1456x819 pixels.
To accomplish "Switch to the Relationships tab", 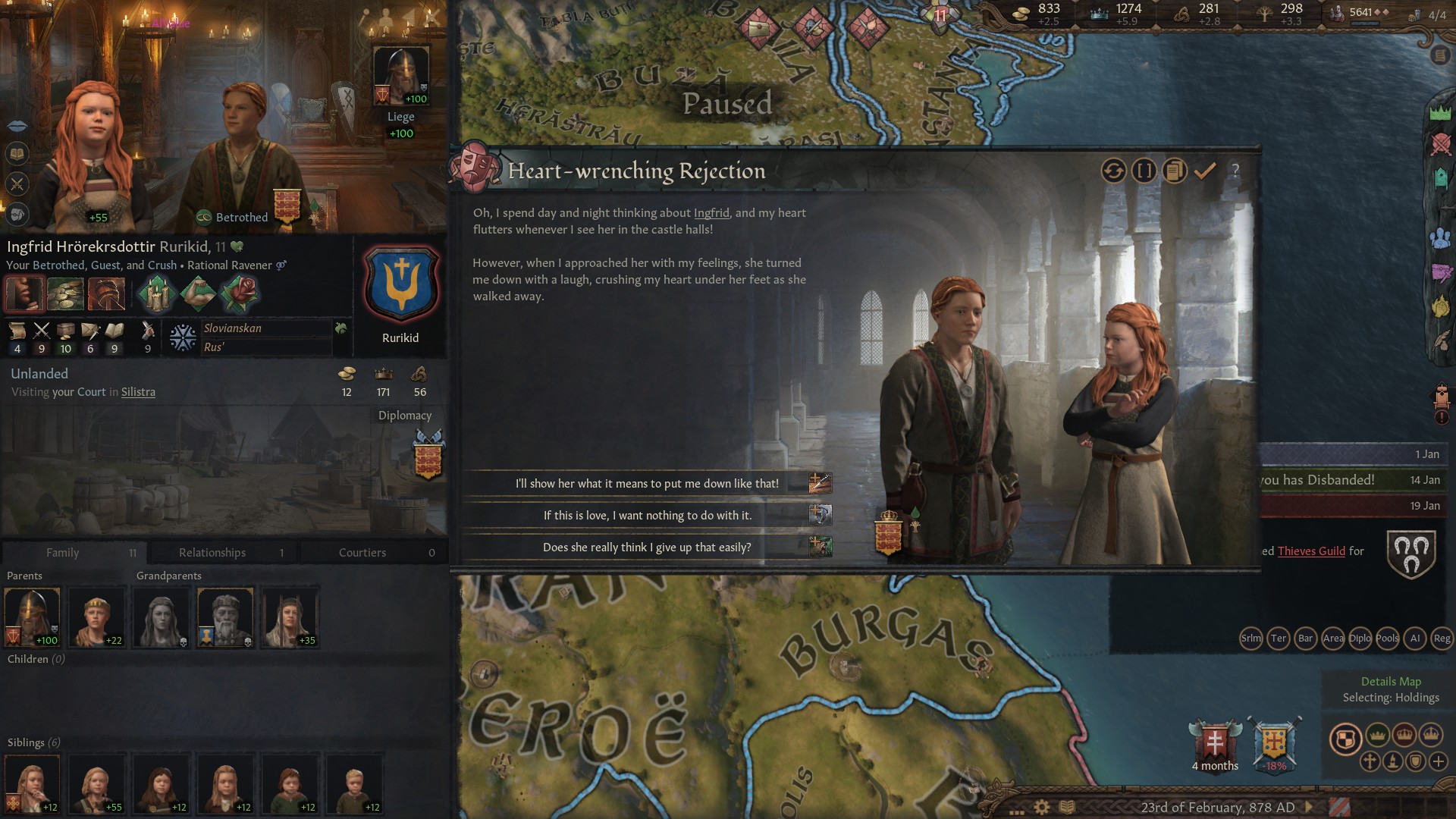I will [212, 552].
